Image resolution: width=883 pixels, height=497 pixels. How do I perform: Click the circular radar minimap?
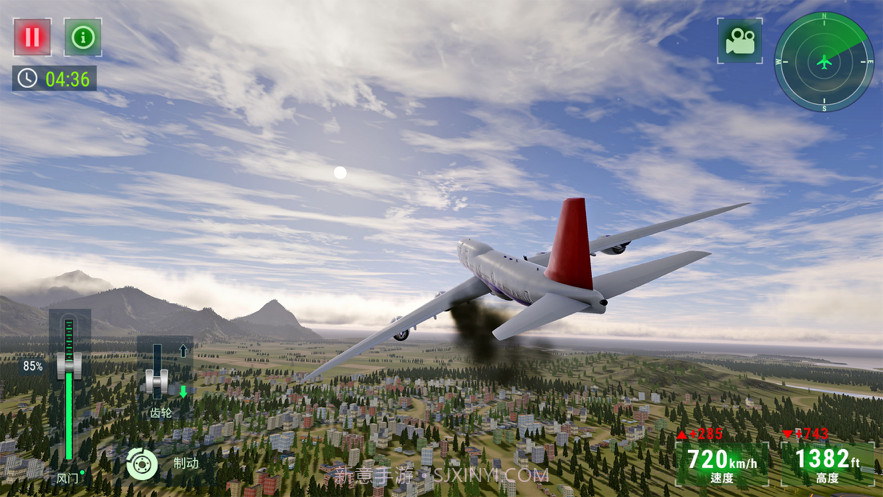823,61
